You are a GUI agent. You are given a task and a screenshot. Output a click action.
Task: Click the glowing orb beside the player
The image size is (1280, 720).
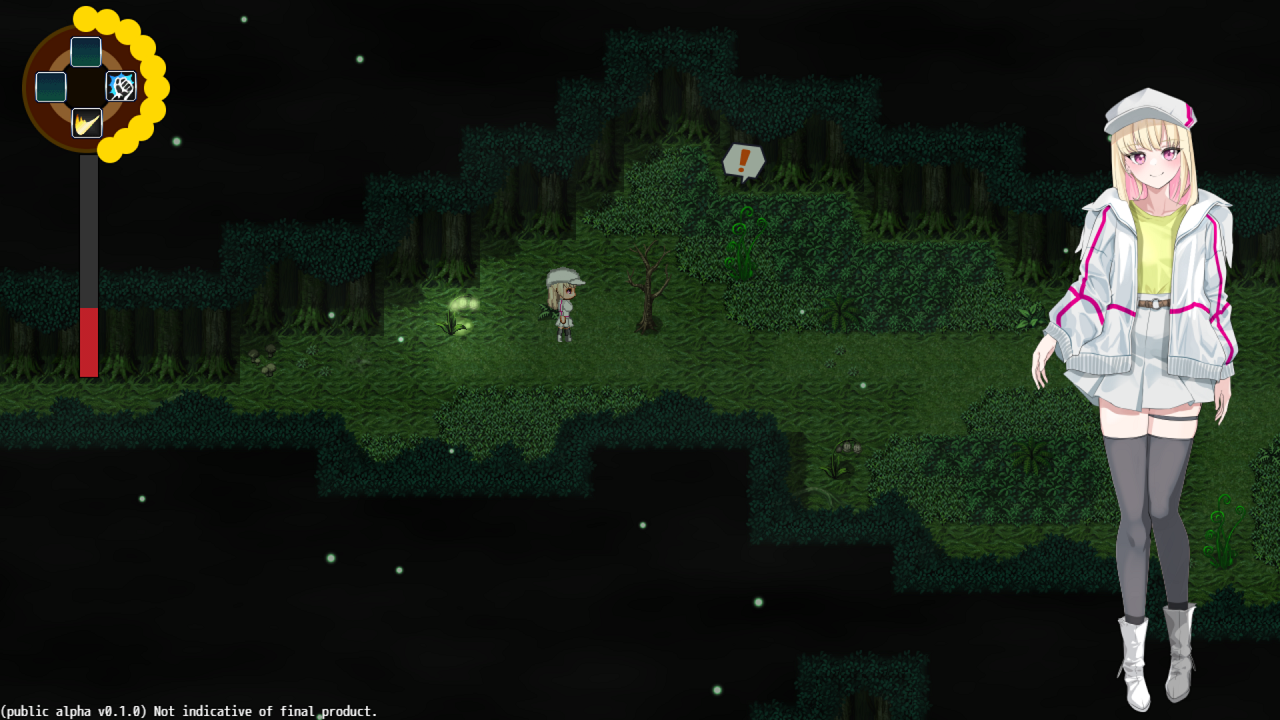pyautogui.click(x=466, y=303)
